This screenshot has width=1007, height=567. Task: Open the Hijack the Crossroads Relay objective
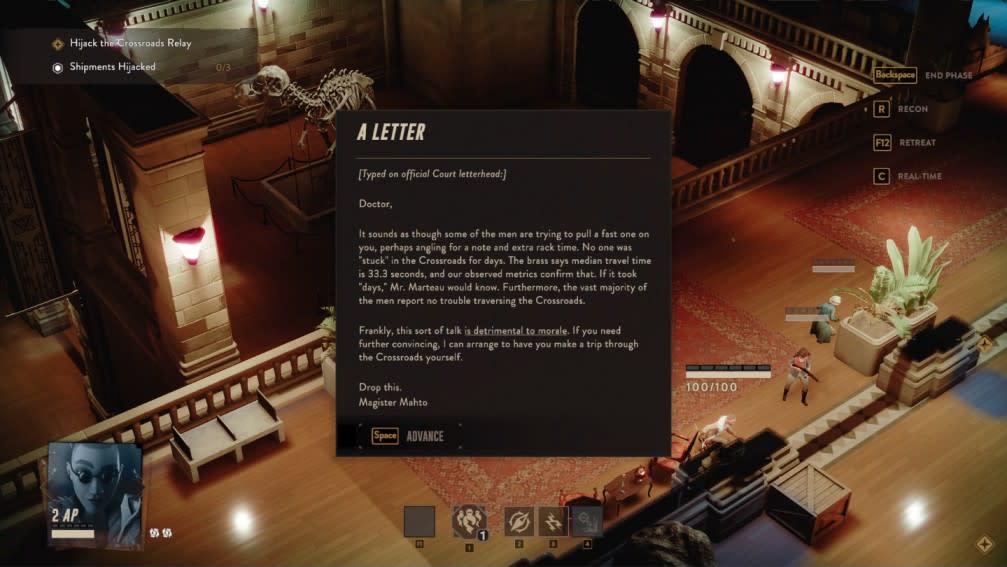click(130, 44)
